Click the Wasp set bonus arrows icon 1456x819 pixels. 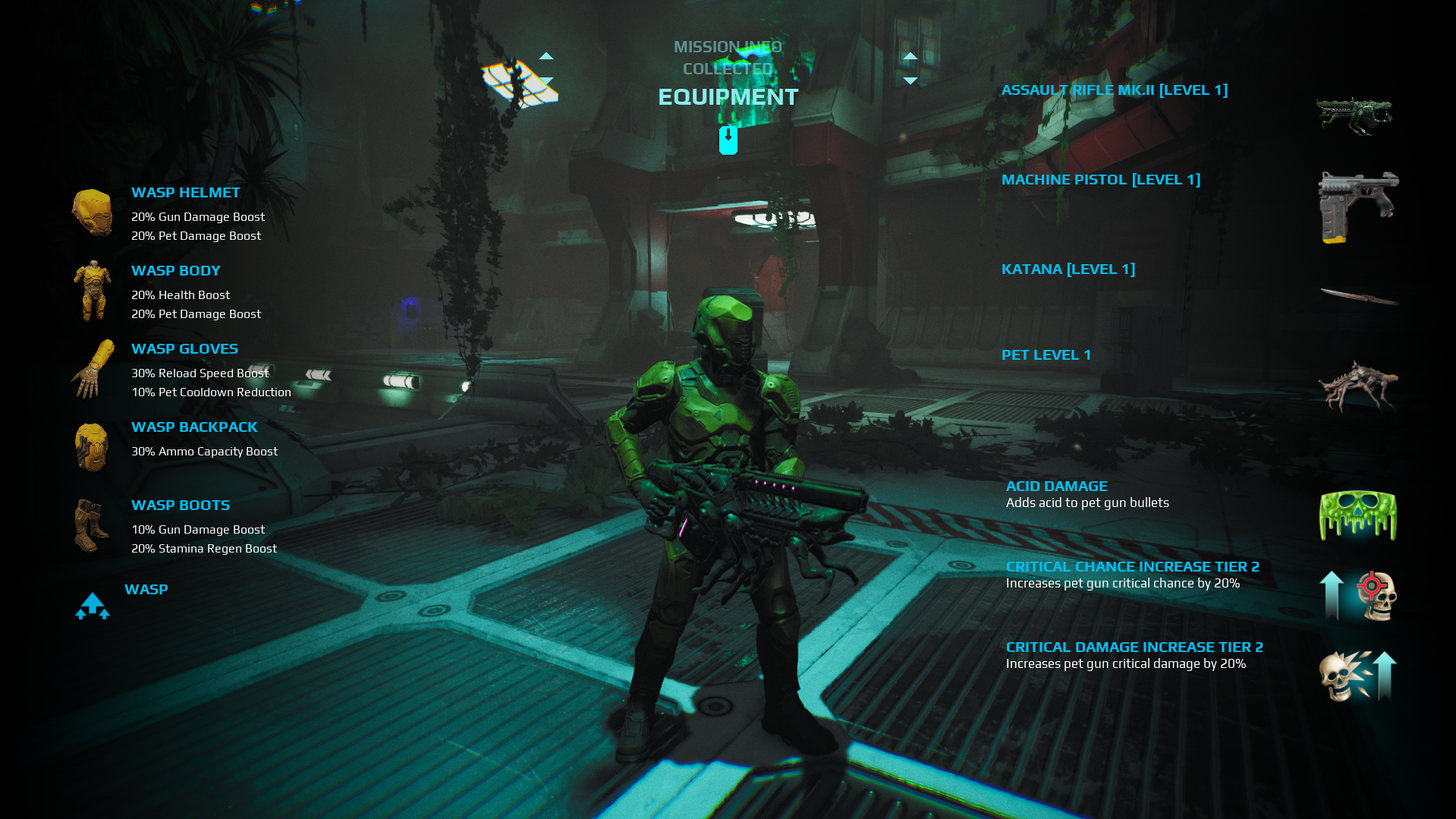click(93, 606)
